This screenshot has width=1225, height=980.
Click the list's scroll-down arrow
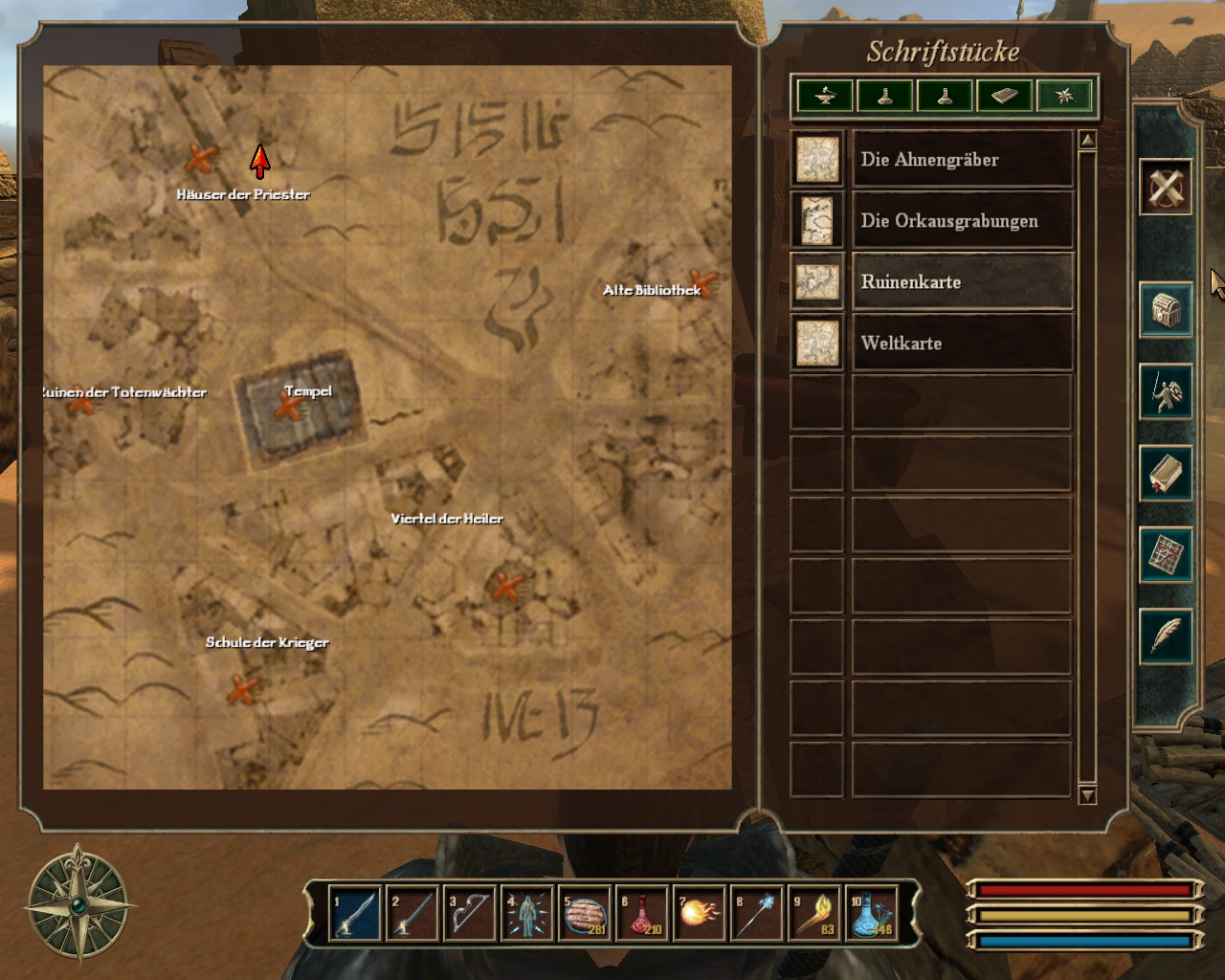(1087, 795)
